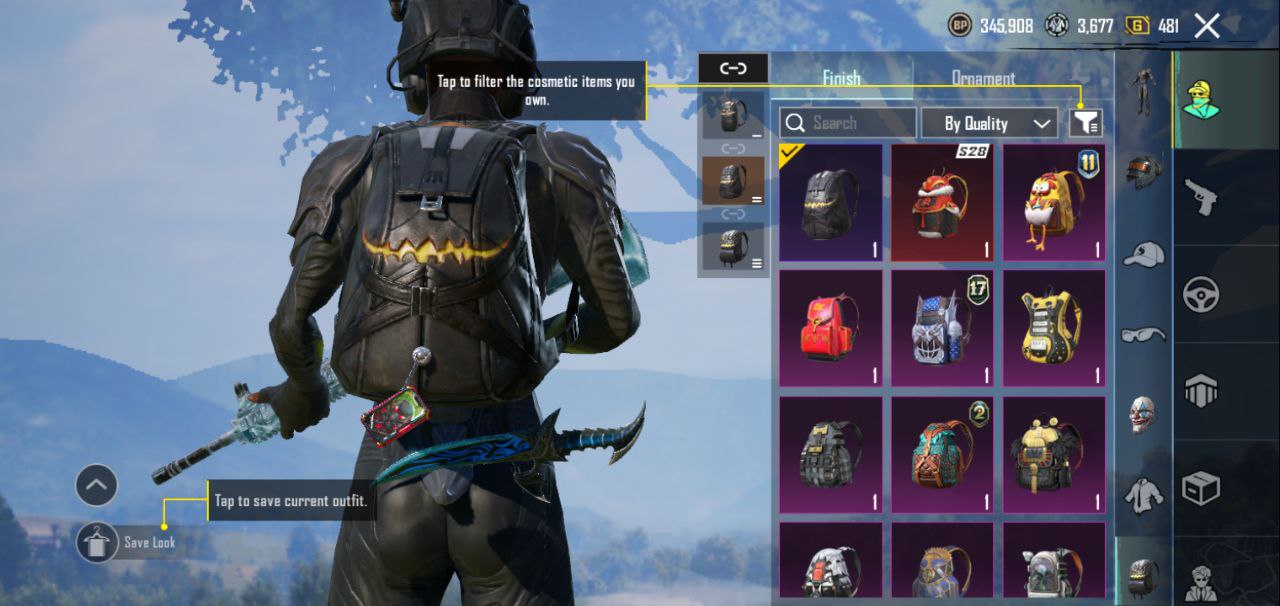Pick the yellow chicken backpack

[1054, 203]
